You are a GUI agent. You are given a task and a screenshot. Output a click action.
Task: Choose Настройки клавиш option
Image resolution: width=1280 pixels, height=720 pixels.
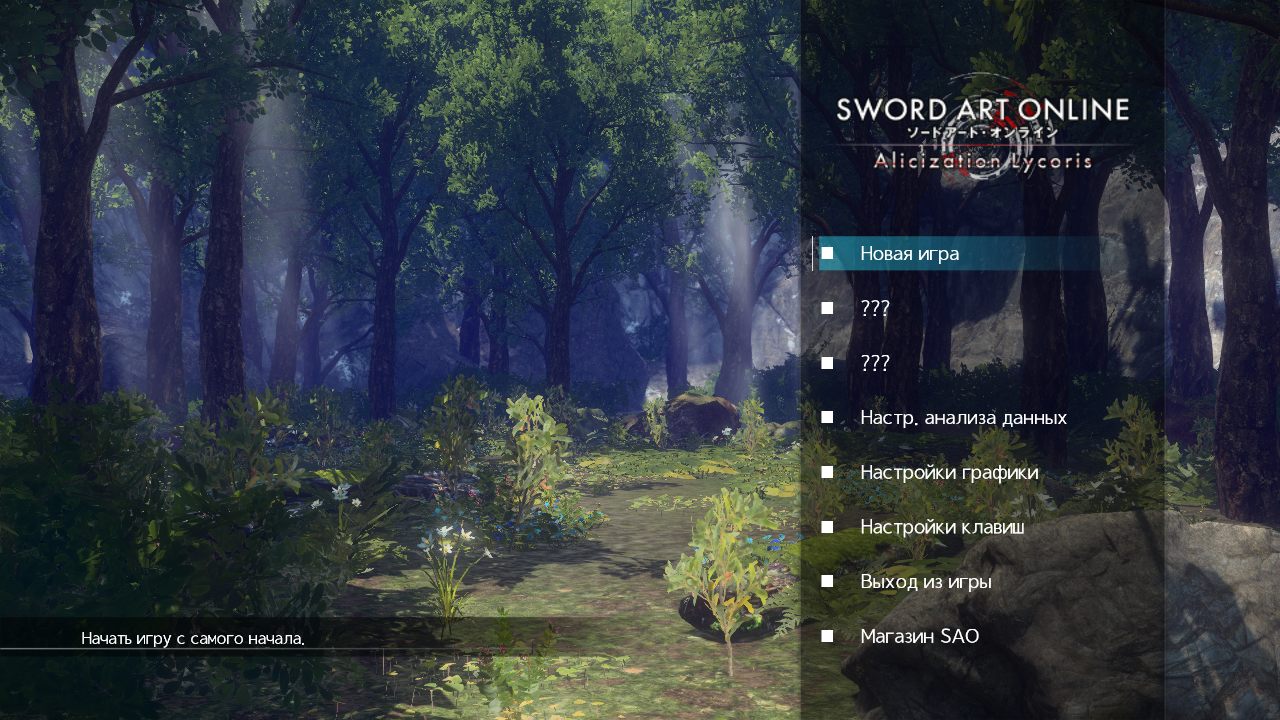[941, 527]
